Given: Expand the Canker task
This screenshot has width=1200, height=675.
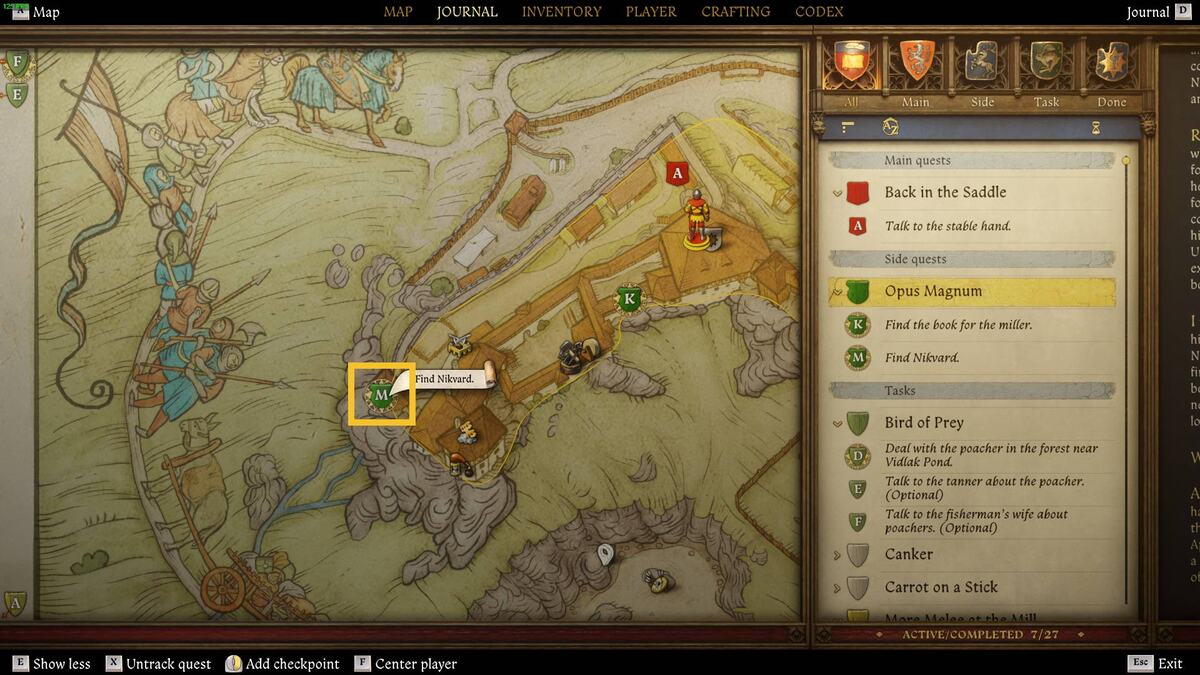Looking at the screenshot, I should pos(908,554).
